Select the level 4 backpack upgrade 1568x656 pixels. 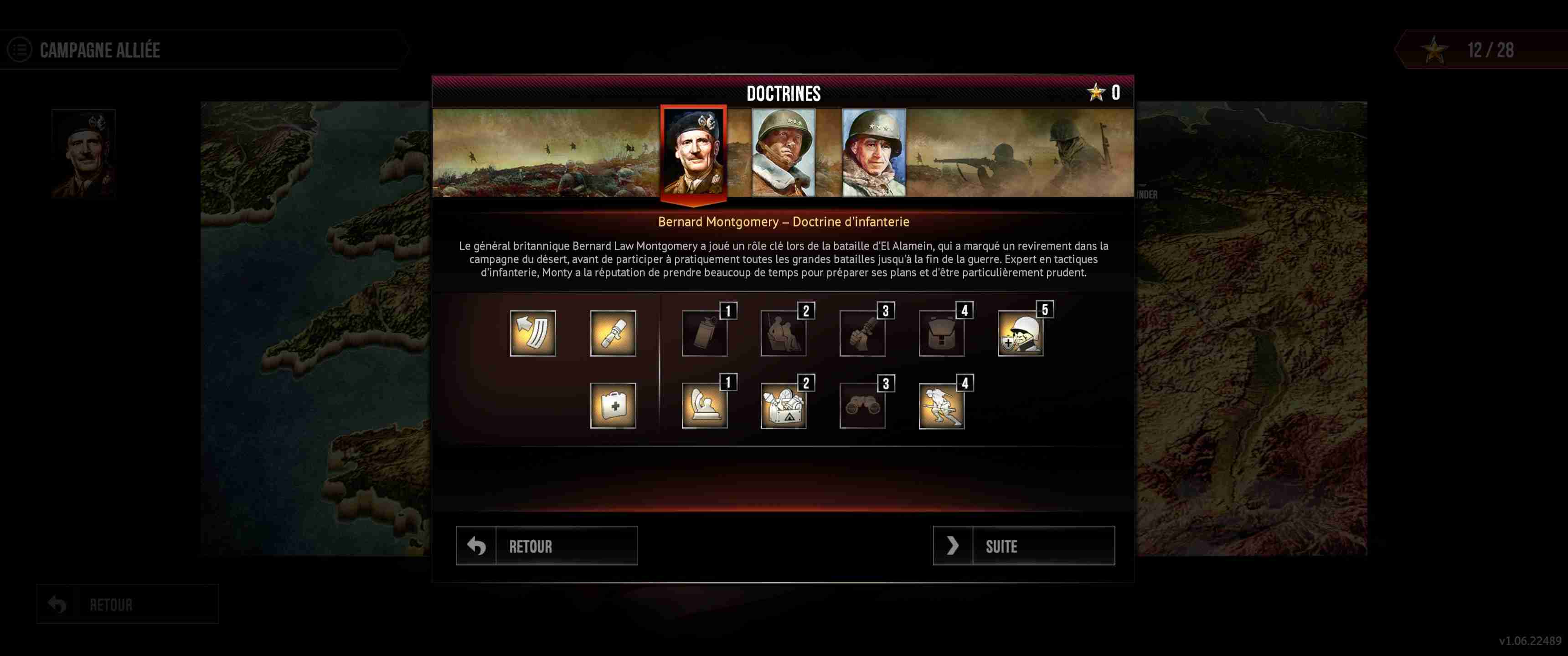(x=942, y=333)
